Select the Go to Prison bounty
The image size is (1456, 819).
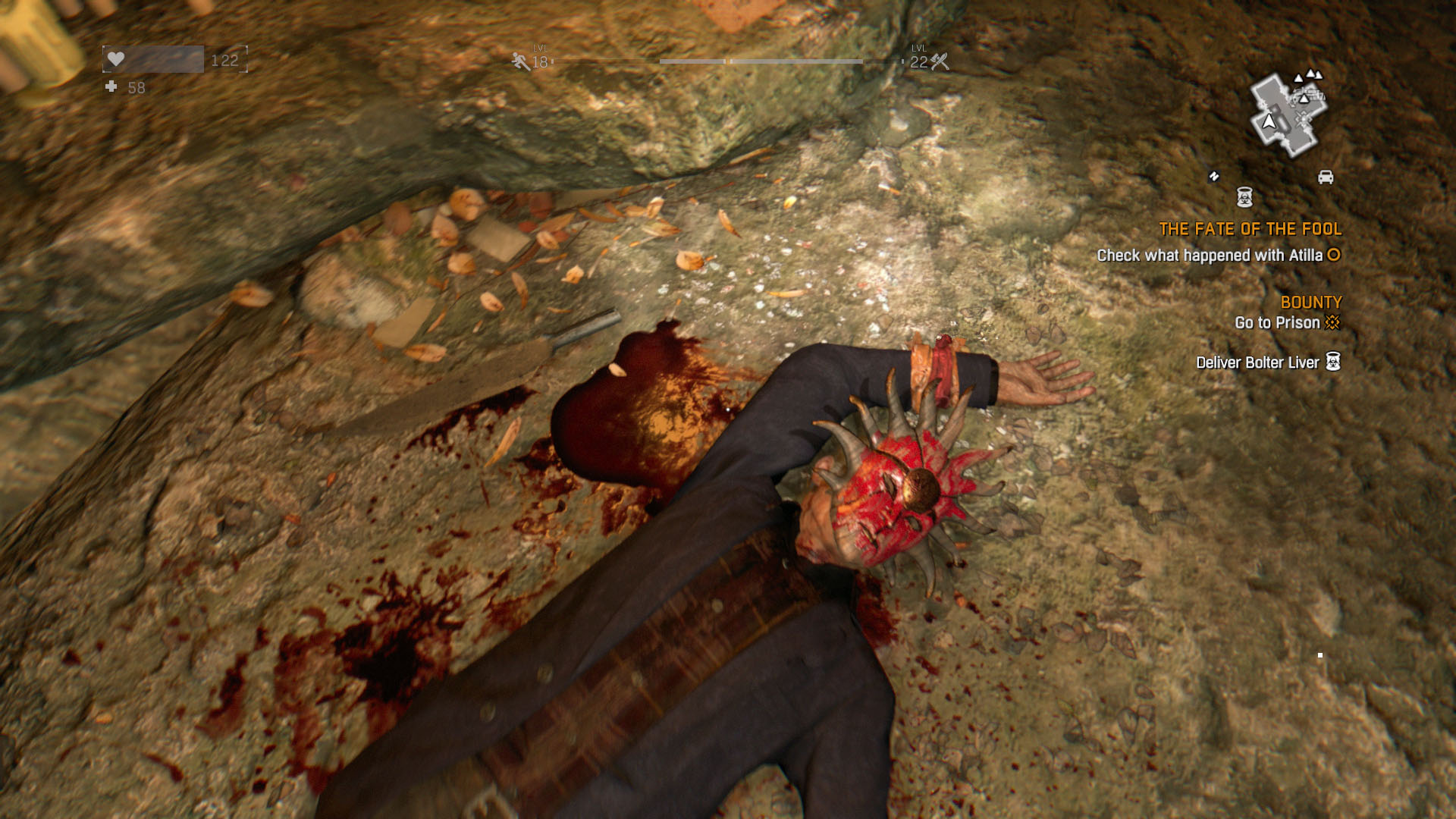(x=1277, y=323)
